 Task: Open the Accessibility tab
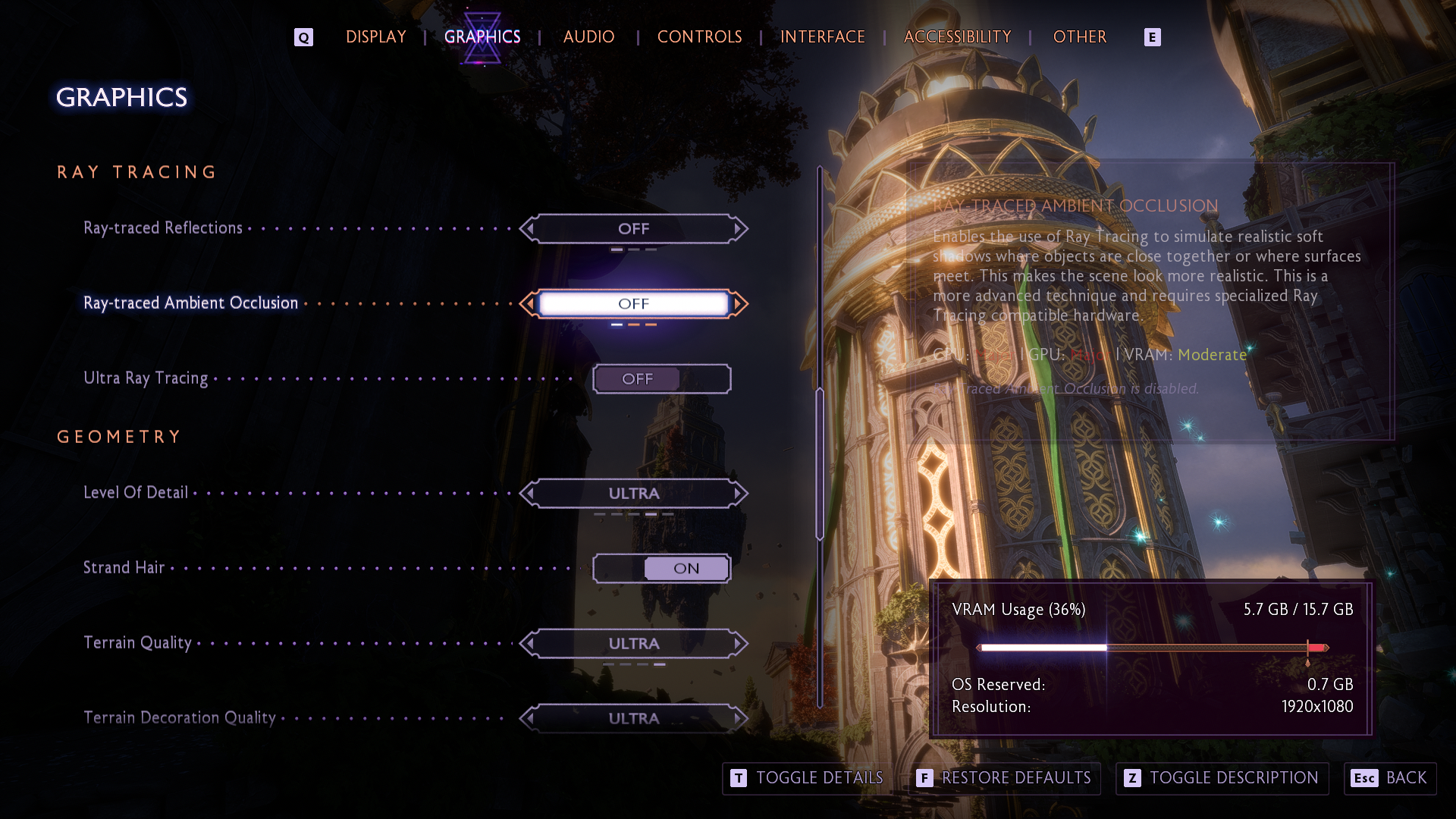click(x=957, y=36)
